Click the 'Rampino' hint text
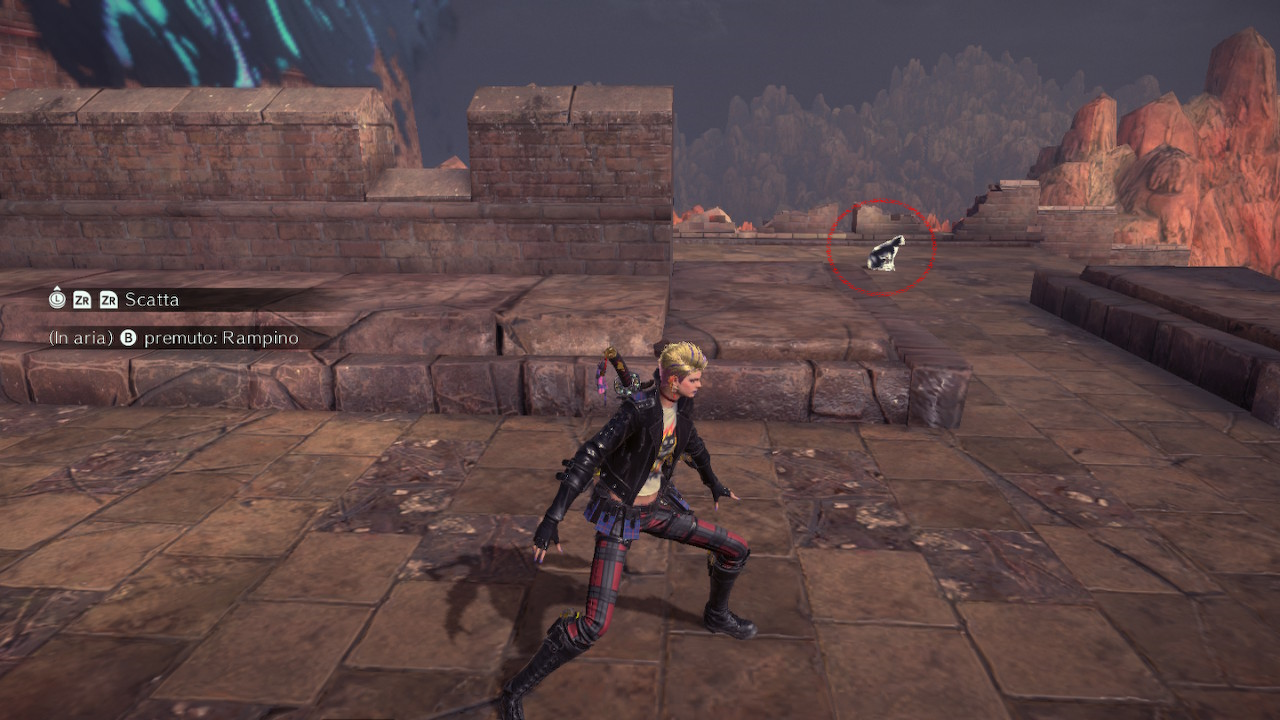The width and height of the screenshot is (1280, 720). [262, 337]
